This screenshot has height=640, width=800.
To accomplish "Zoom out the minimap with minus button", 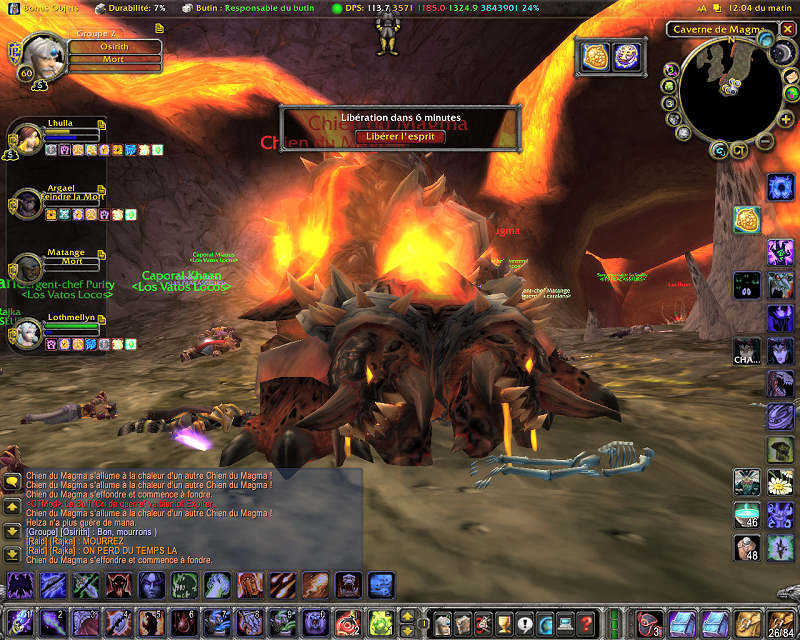I will (x=765, y=142).
